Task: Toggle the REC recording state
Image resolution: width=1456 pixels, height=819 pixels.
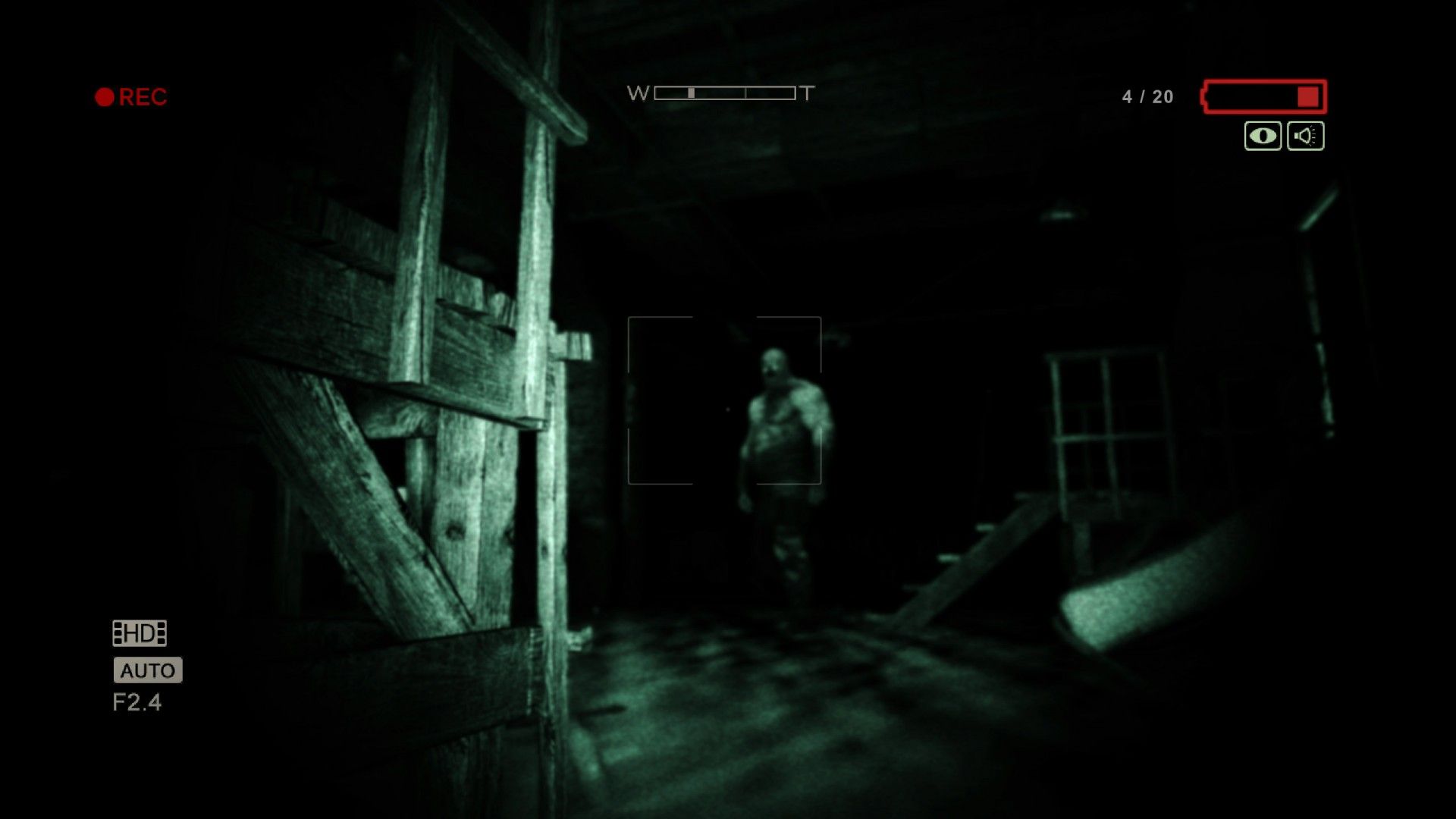Action: (143, 96)
